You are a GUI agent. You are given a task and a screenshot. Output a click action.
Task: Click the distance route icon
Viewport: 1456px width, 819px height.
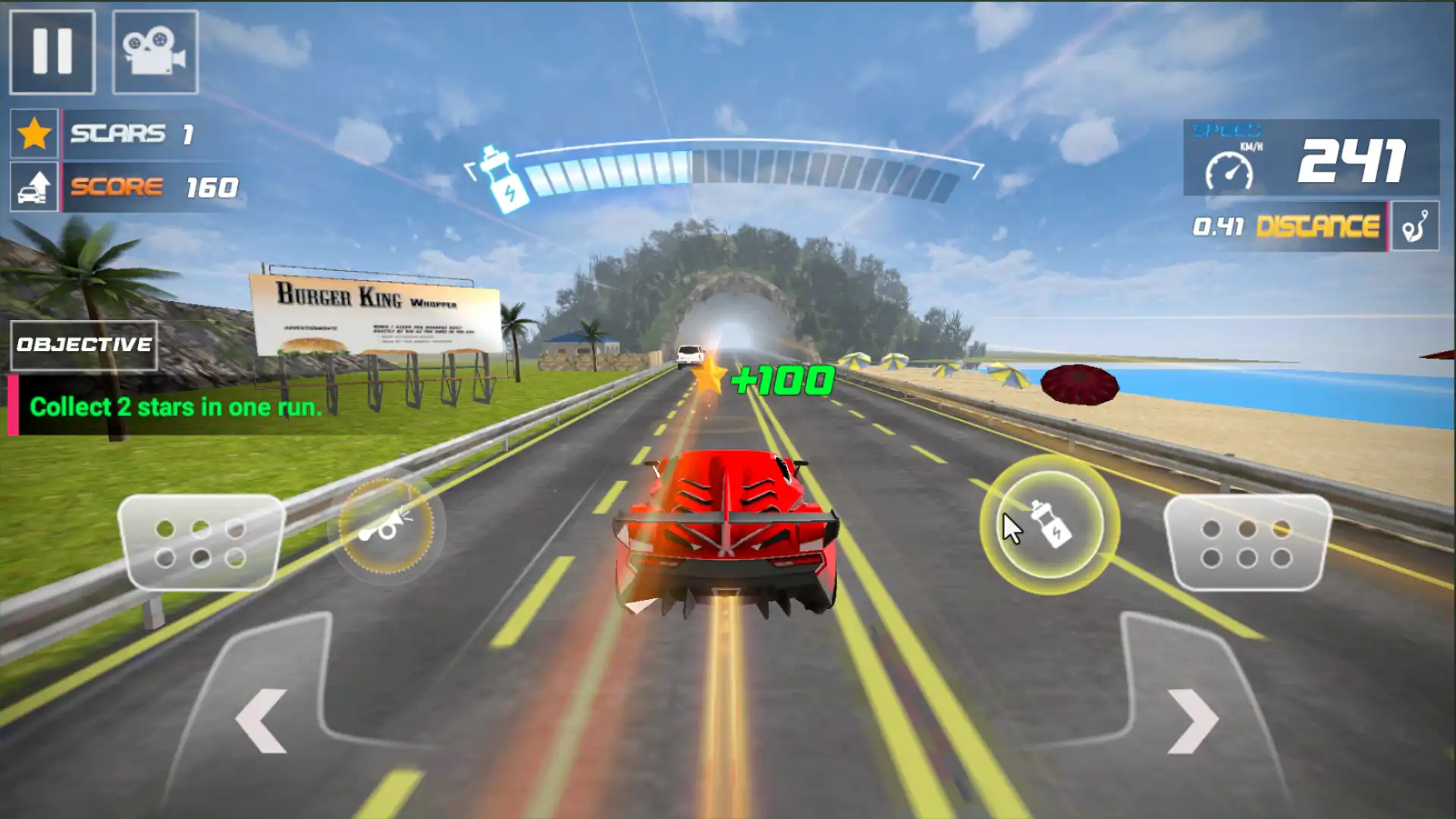pos(1415,226)
